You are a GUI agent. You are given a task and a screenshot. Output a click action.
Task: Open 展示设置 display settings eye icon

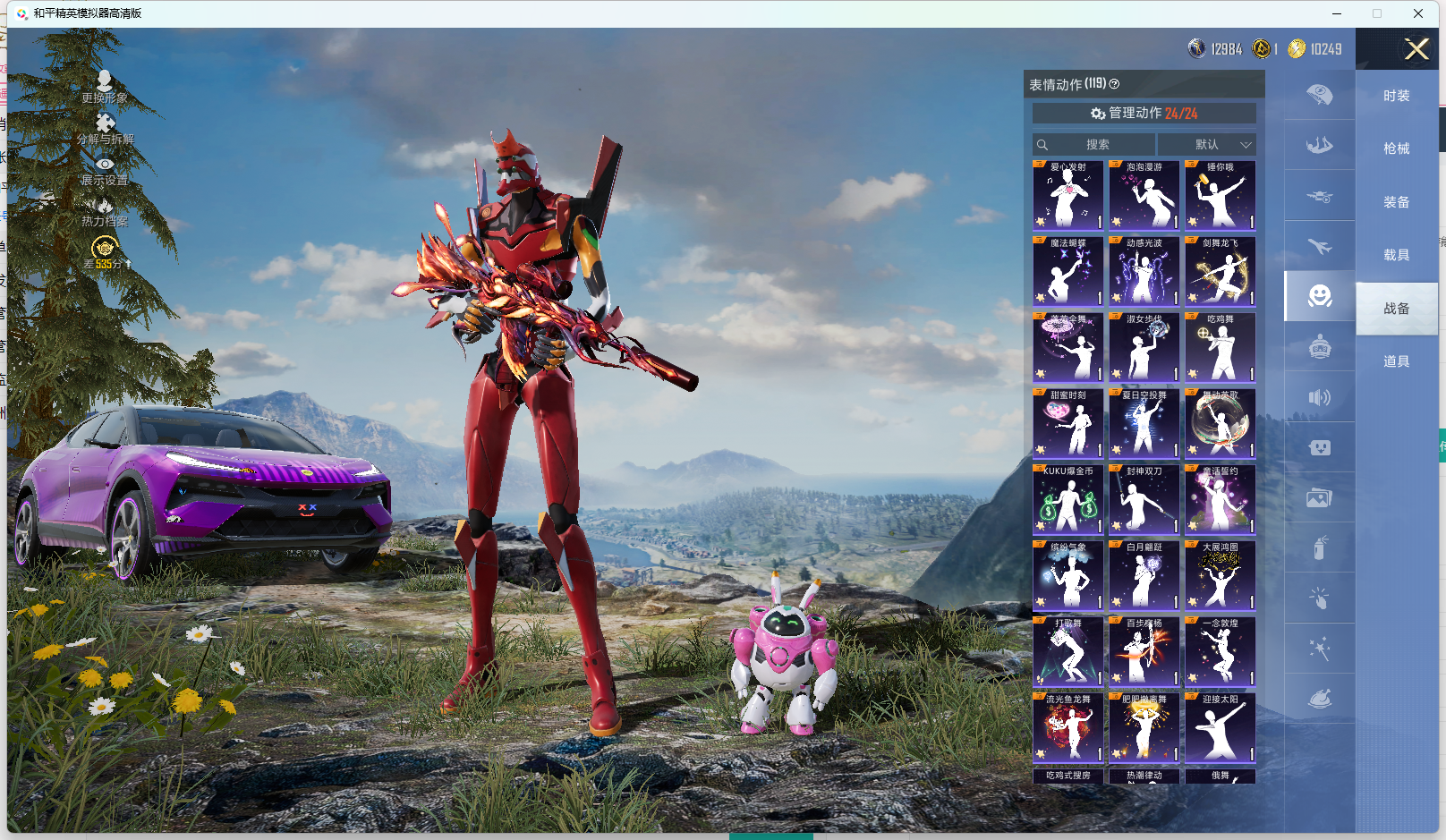coord(105,170)
